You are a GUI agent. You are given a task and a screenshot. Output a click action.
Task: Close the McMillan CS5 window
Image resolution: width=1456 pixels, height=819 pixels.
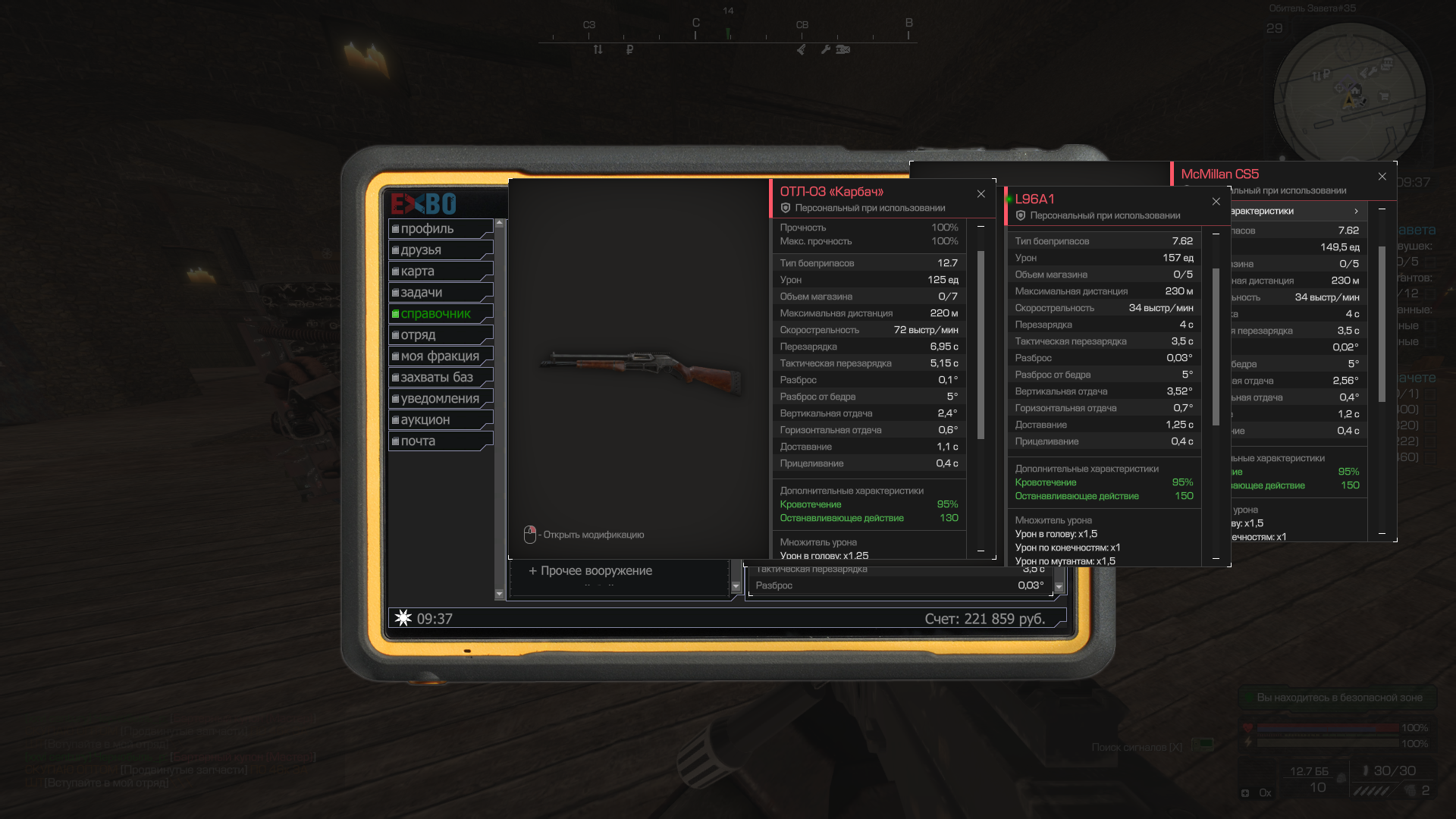click(x=1382, y=177)
